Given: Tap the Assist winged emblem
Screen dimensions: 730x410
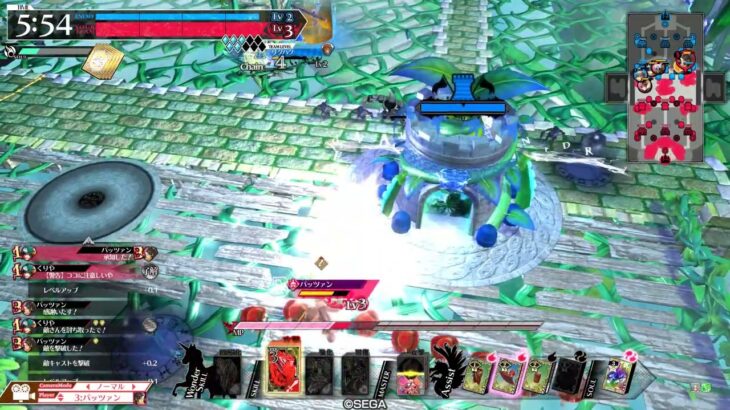Looking at the screenshot, I should coord(445,368).
